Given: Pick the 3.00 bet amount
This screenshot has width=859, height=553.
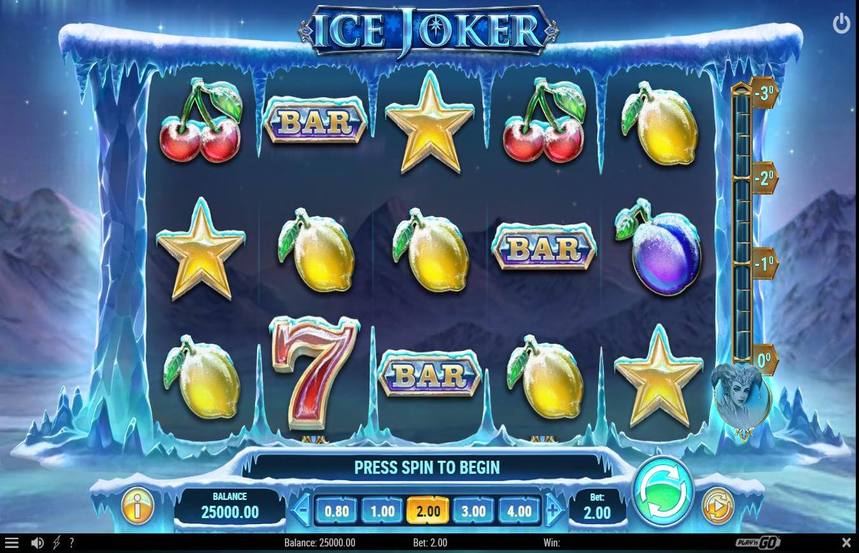Looking at the screenshot, I should [473, 510].
